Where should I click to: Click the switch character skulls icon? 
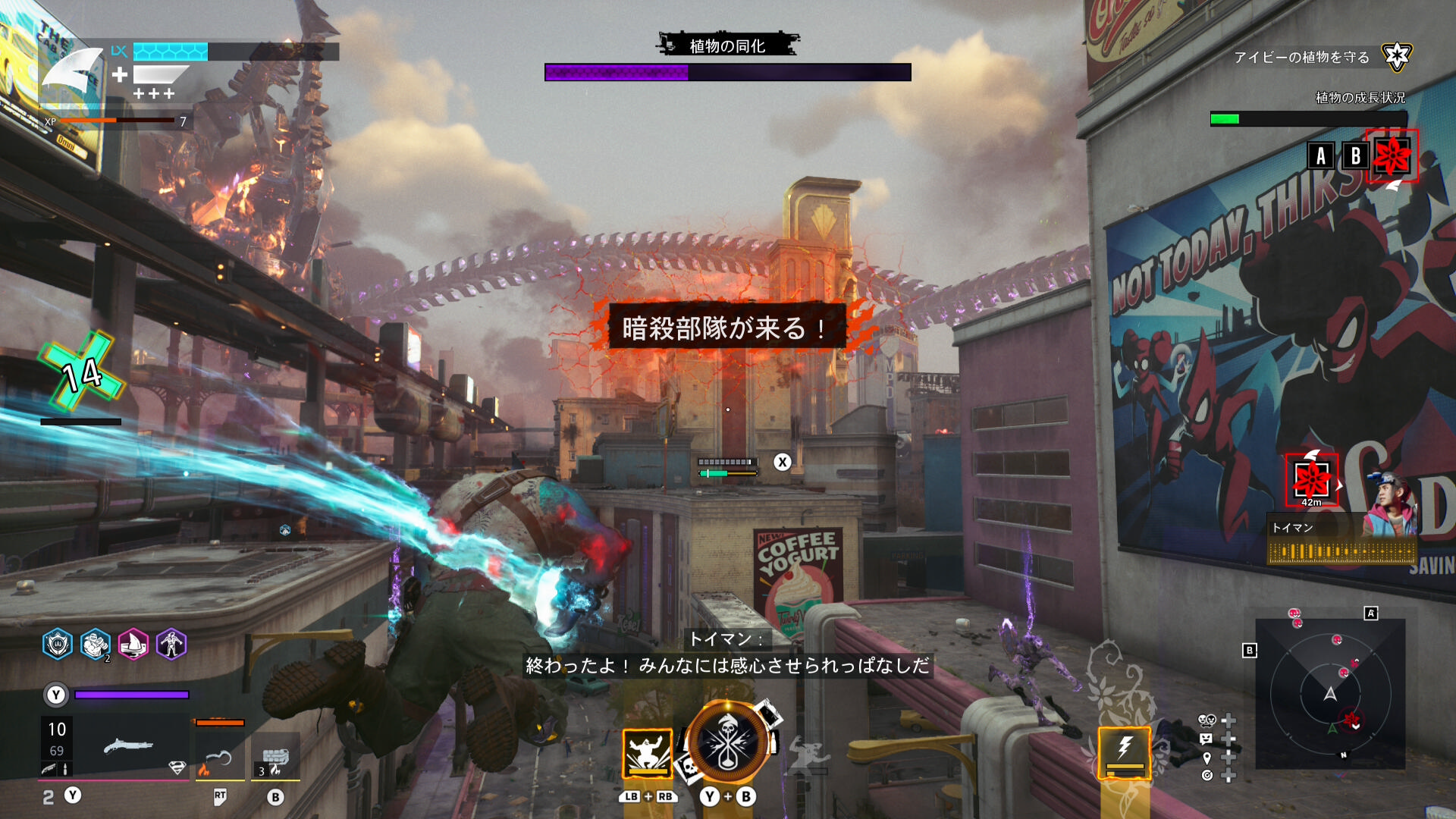click(x=1207, y=720)
